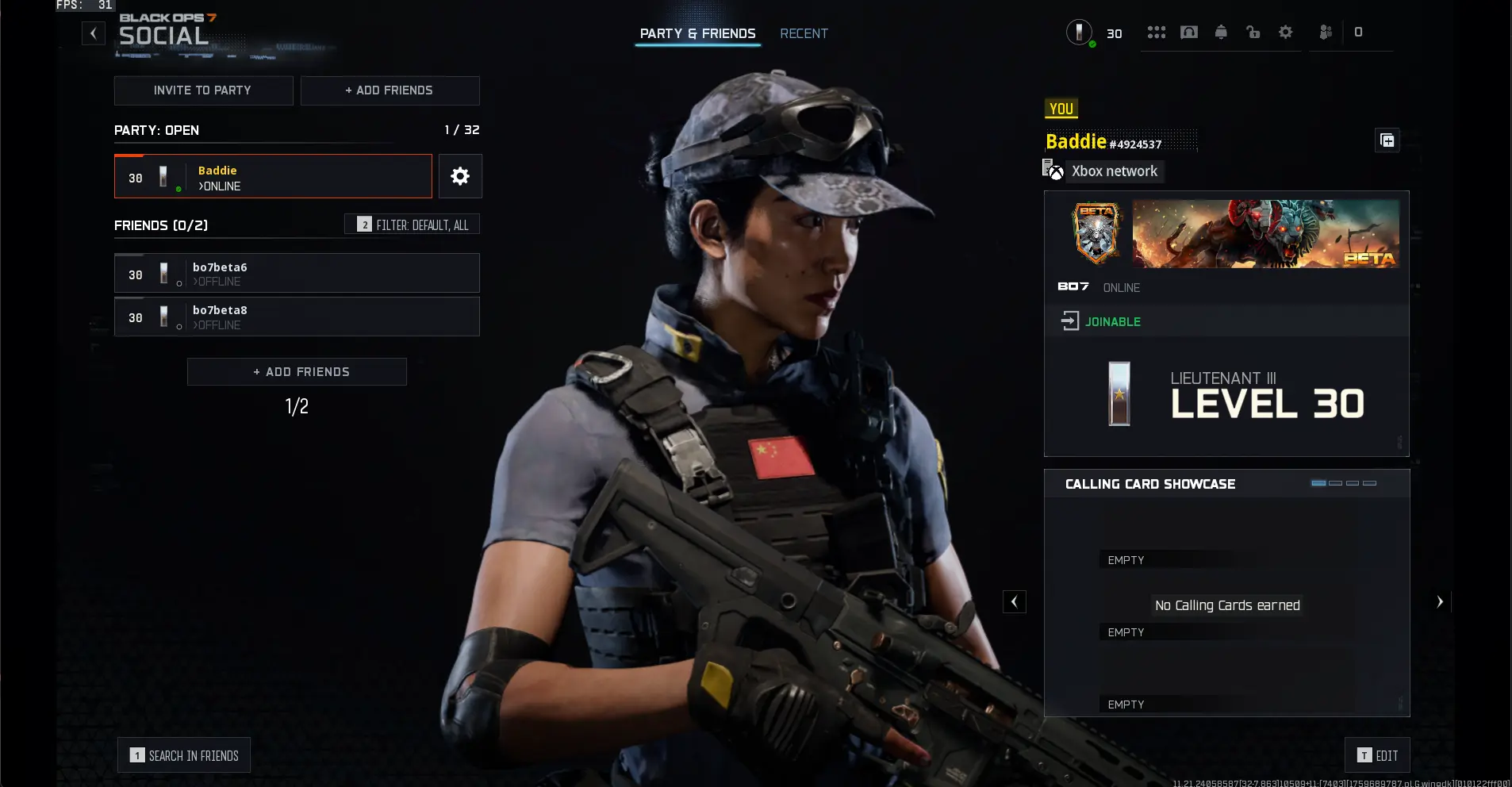Show the next calling card showcase page
The height and width of the screenshot is (787, 1512).
[1439, 602]
